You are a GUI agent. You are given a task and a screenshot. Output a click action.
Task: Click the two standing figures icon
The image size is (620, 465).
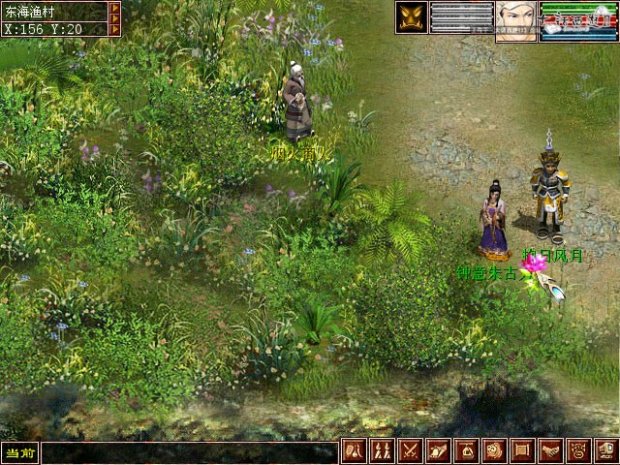tap(382, 452)
